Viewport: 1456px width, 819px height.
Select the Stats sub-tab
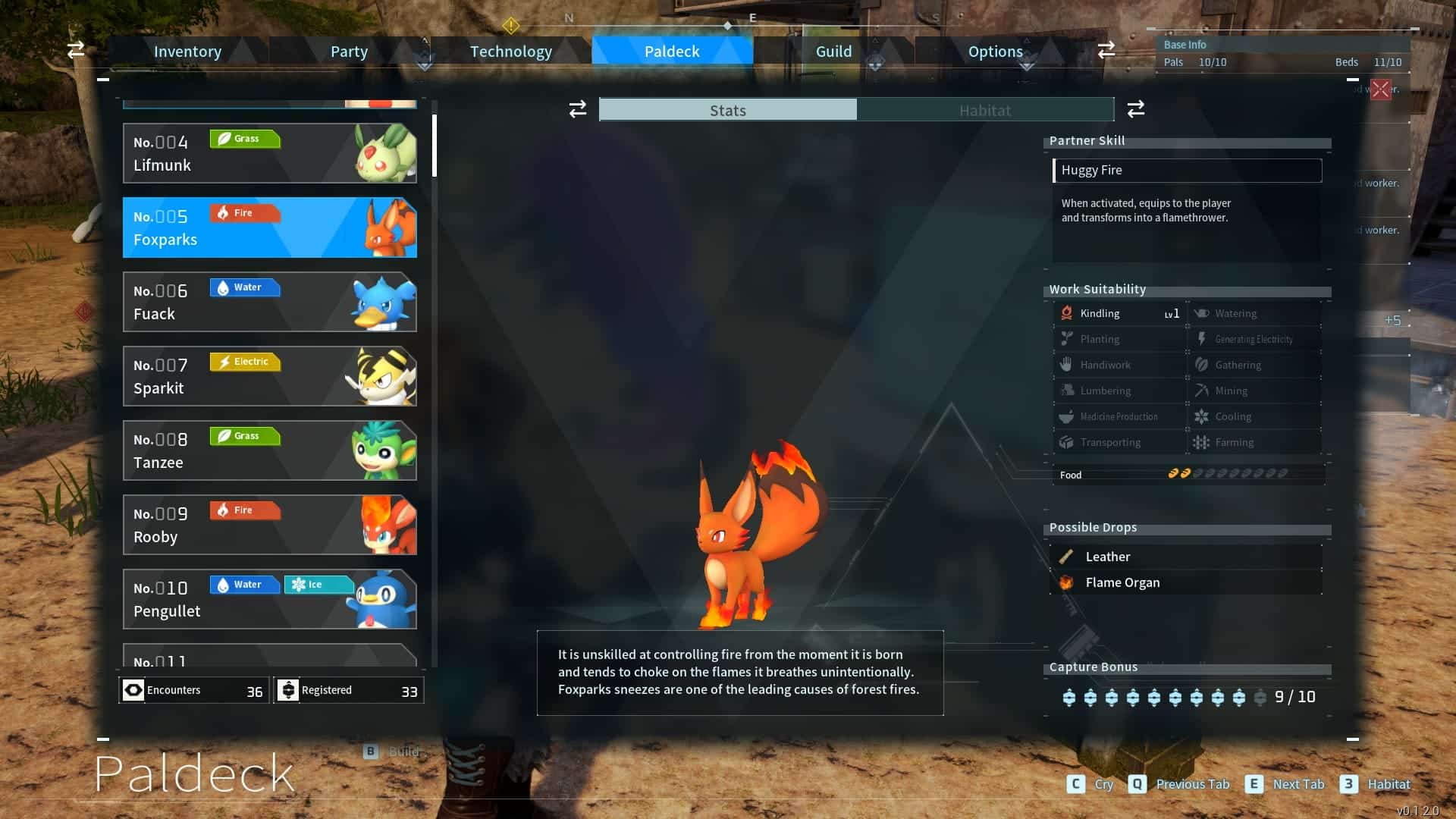tap(728, 110)
